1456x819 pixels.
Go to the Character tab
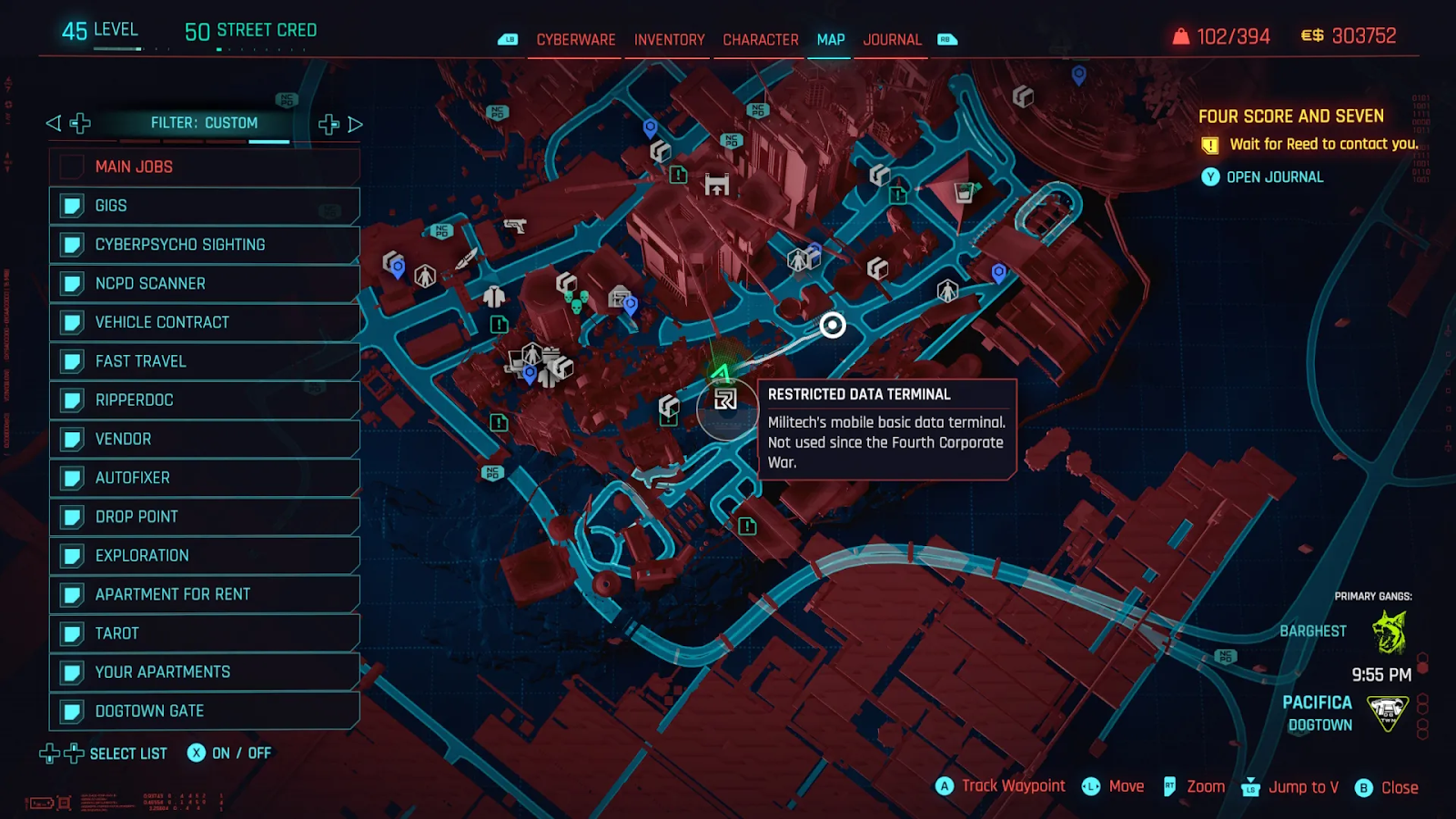pyautogui.click(x=760, y=40)
